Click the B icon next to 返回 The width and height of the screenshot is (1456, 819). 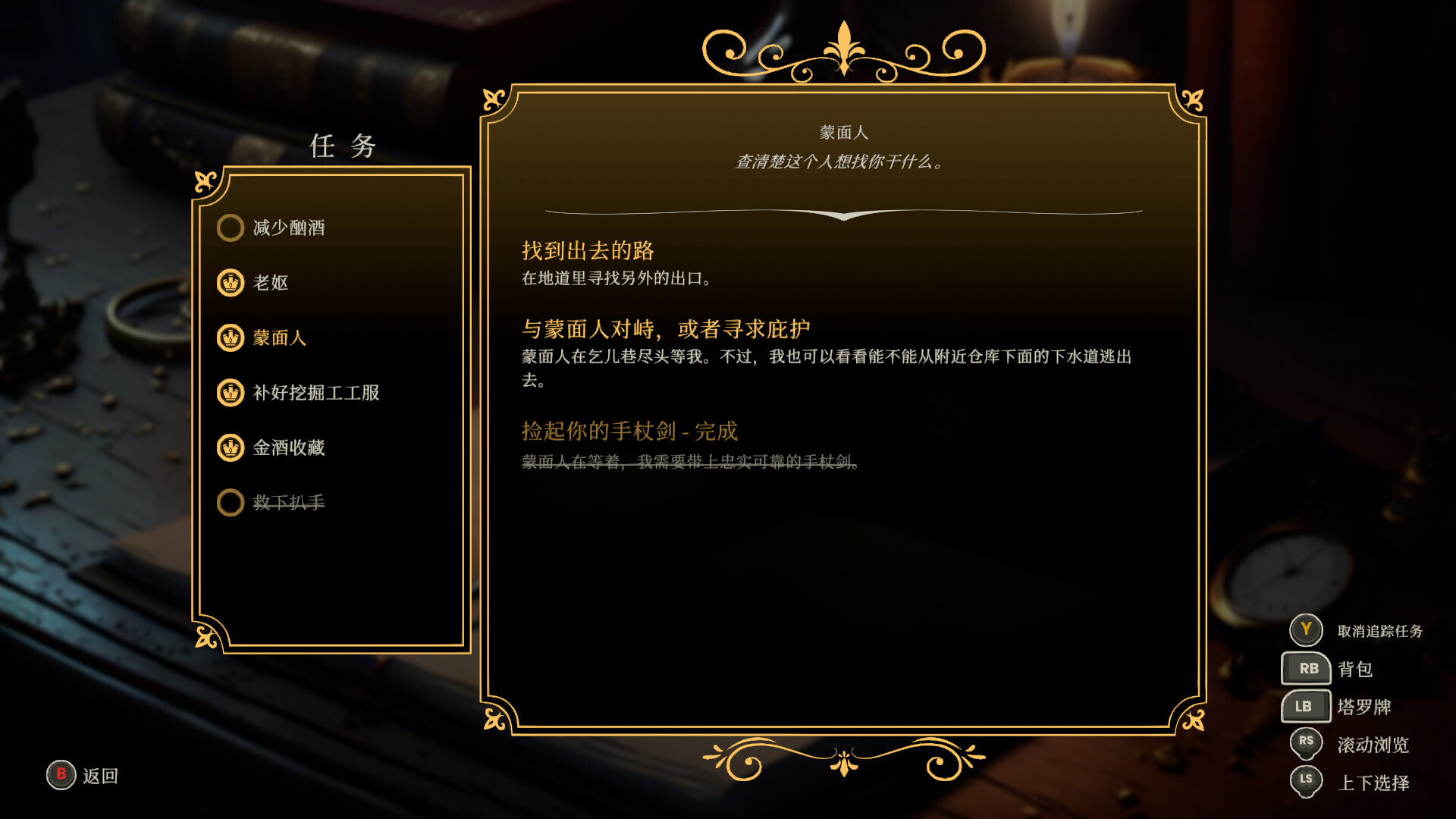coord(60,776)
